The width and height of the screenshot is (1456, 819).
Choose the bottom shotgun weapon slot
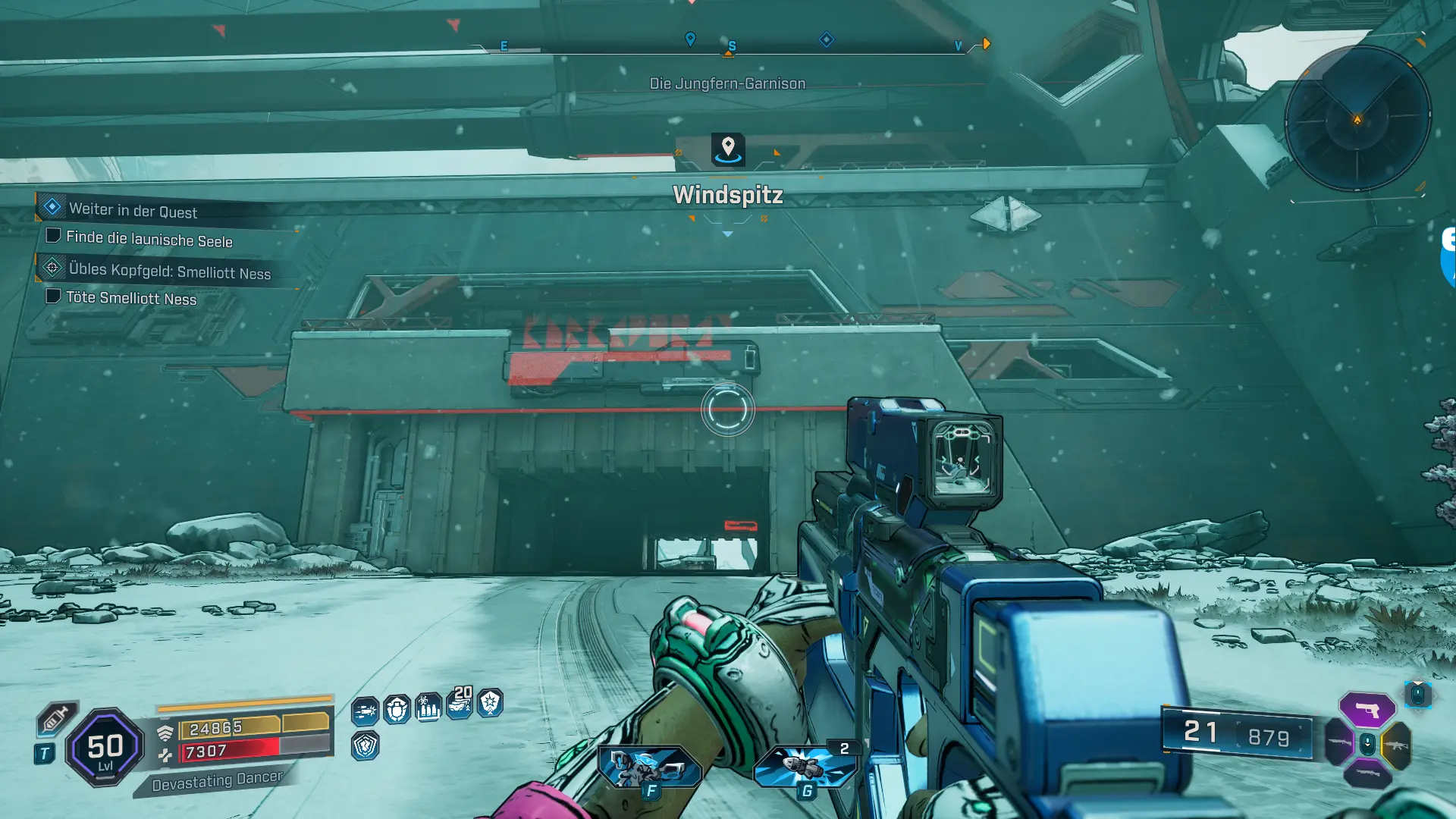click(x=1367, y=774)
